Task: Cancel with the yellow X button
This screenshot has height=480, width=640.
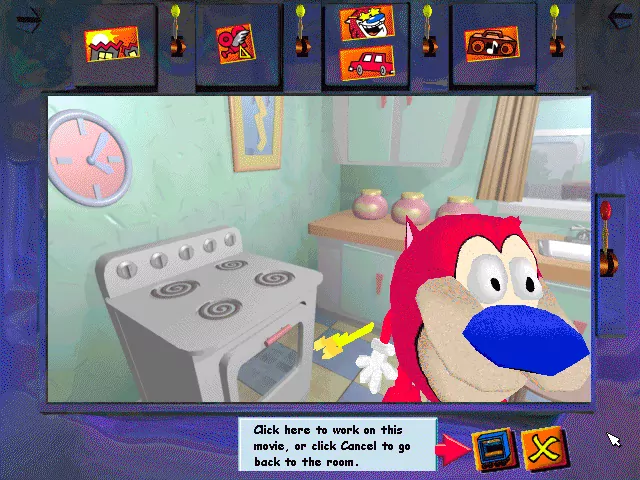Action: coord(545,449)
